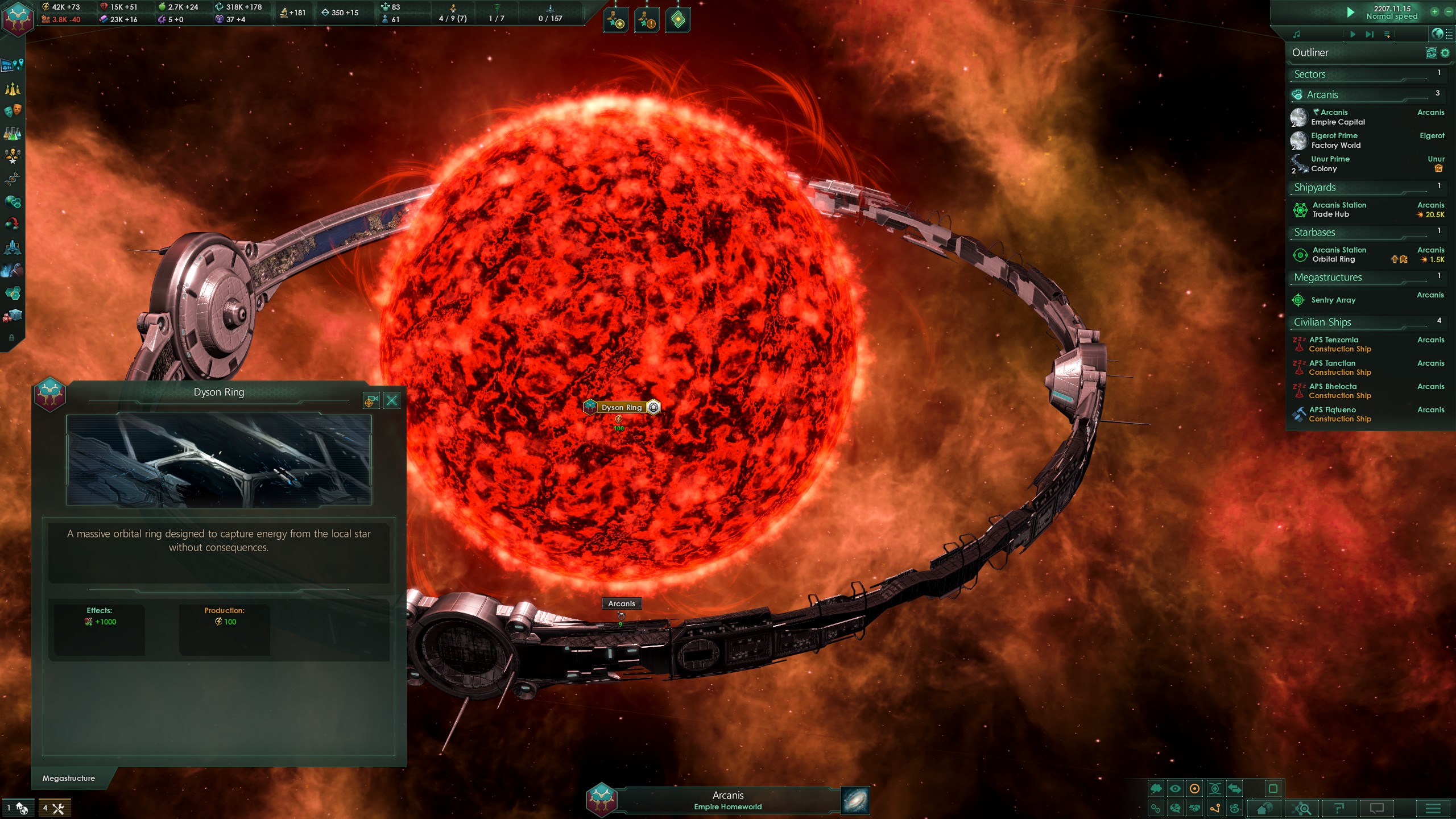This screenshot has width=1456, height=819.
Task: Open the research flasks technology menu
Action: 13,134
